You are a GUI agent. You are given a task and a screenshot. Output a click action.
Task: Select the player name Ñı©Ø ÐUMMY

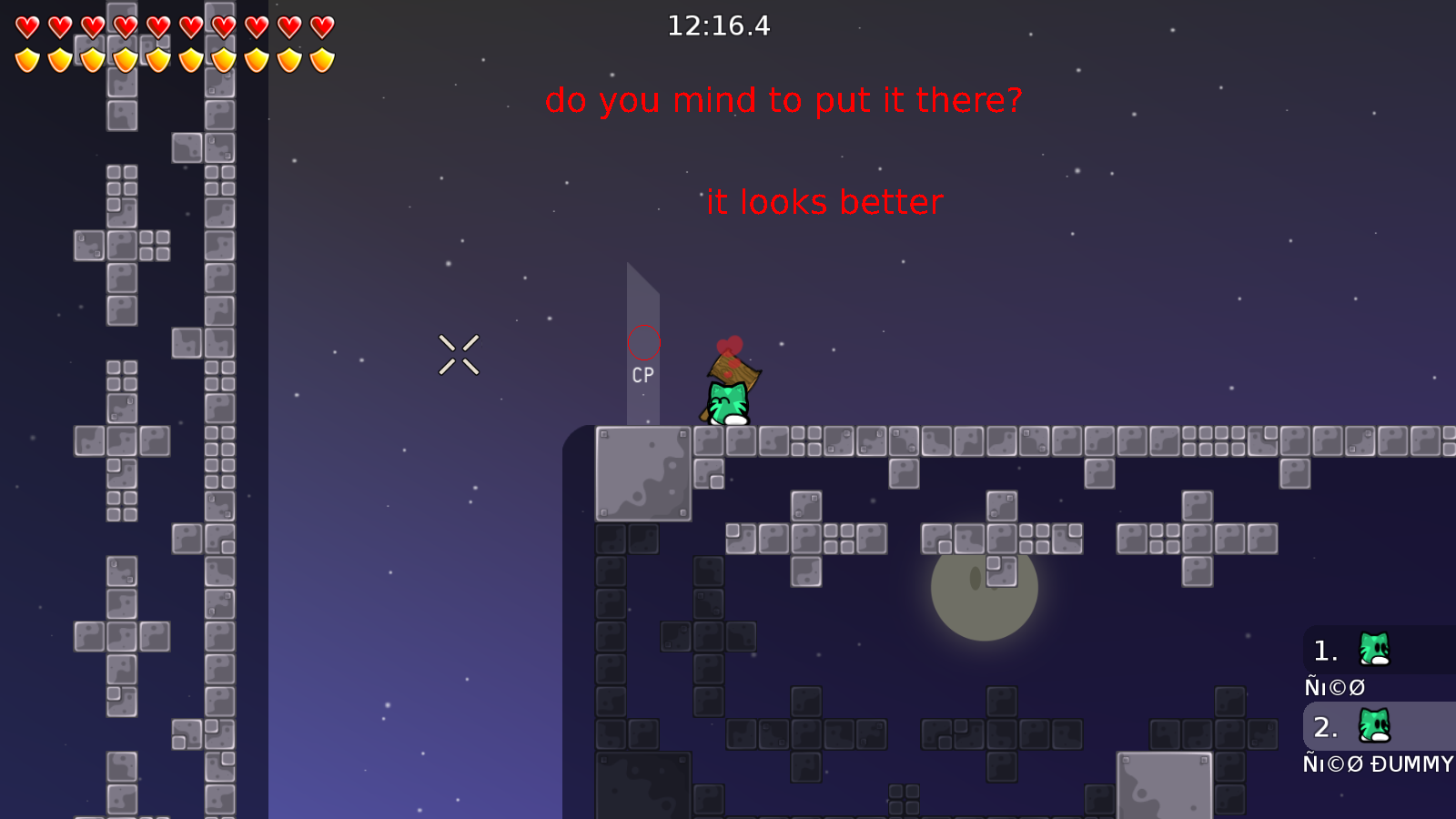(1377, 764)
